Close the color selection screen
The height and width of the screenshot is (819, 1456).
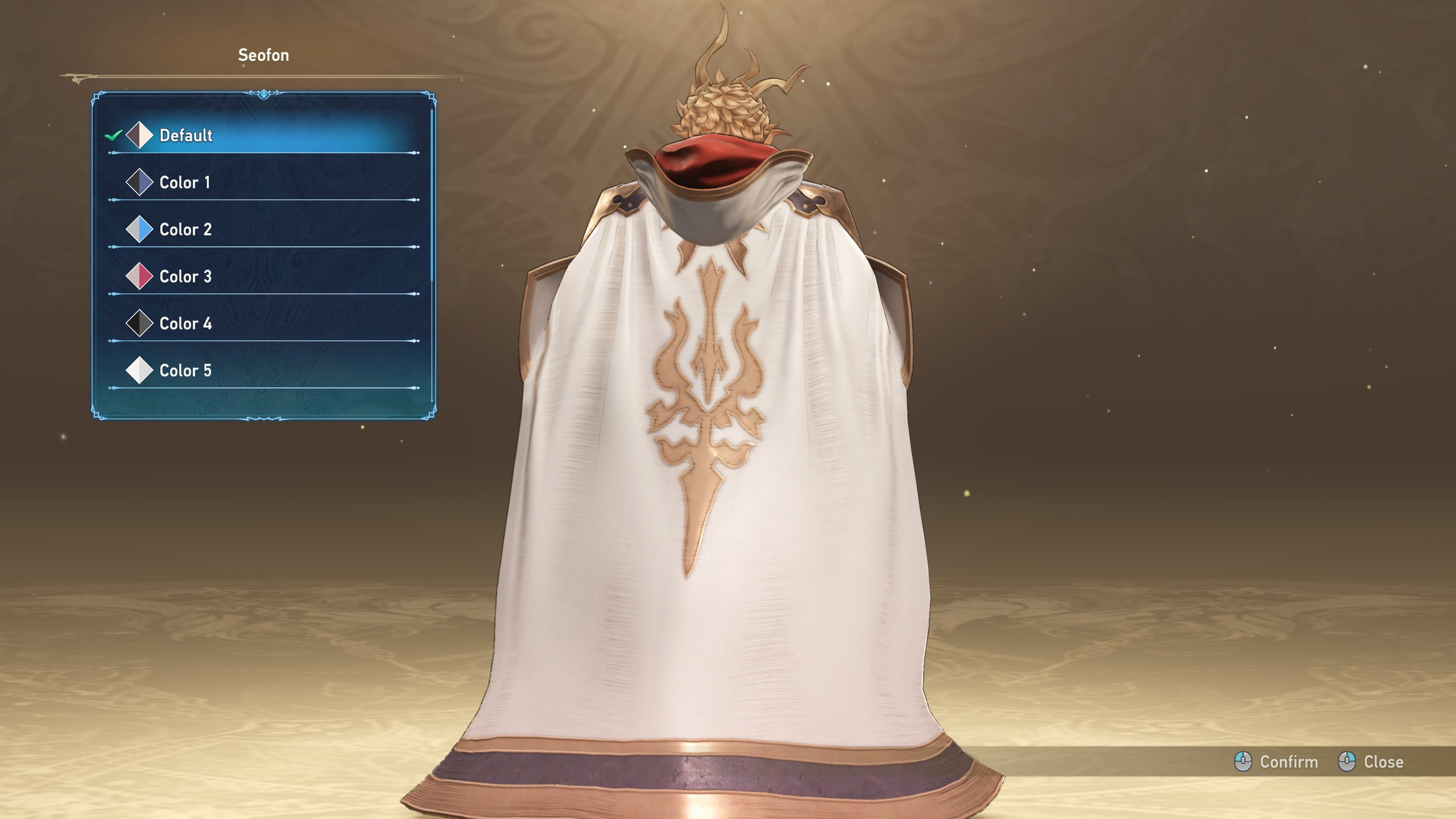tap(1372, 762)
